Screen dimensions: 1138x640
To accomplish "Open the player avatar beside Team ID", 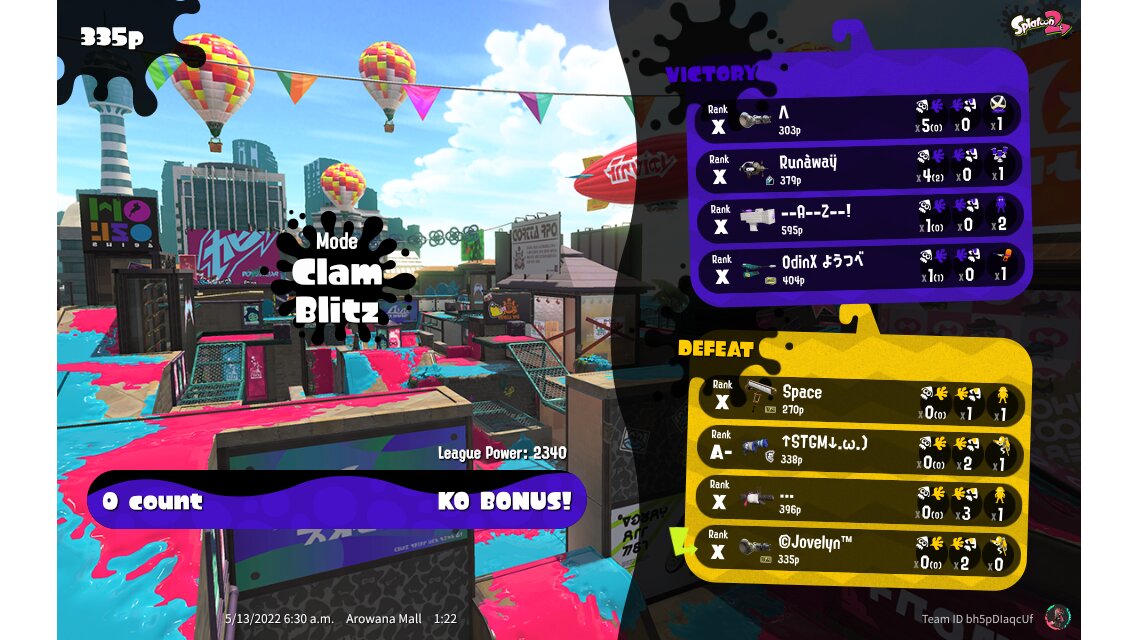I will click(1056, 617).
